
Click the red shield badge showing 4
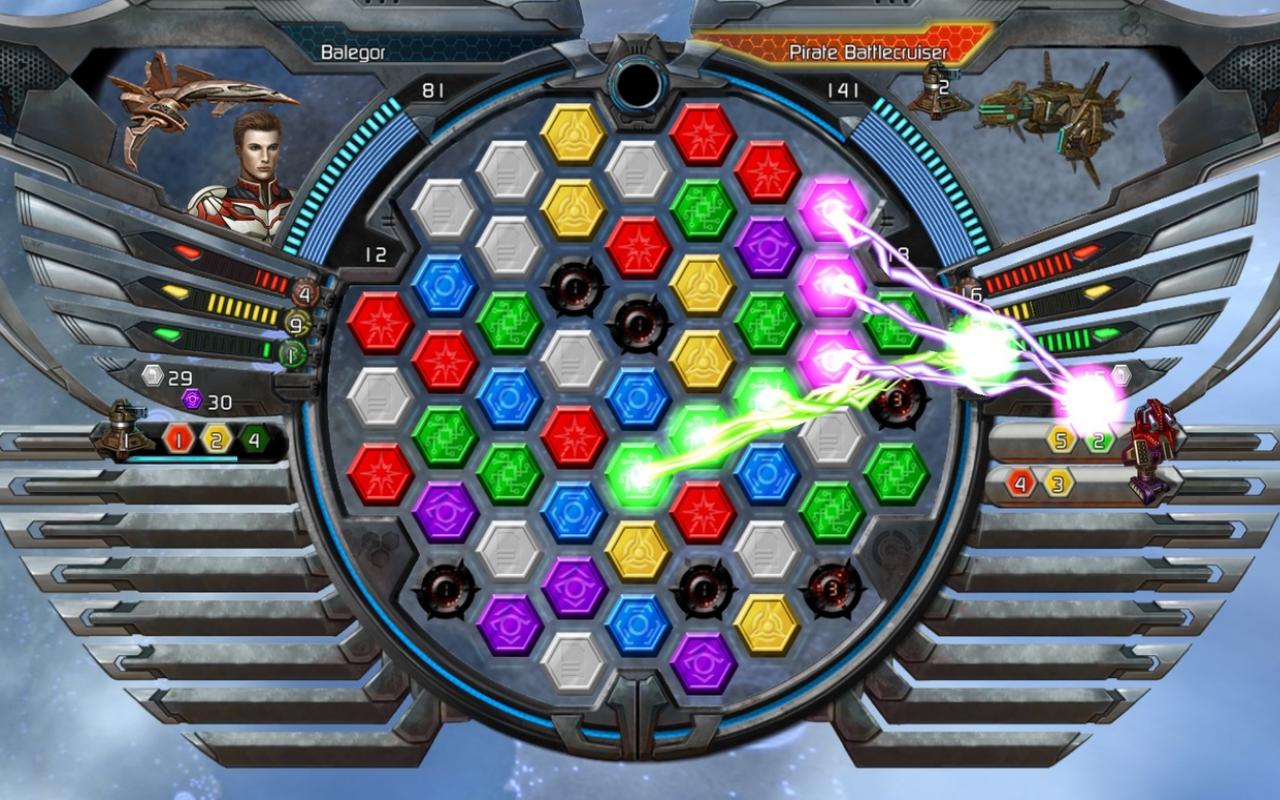pyautogui.click(x=305, y=292)
